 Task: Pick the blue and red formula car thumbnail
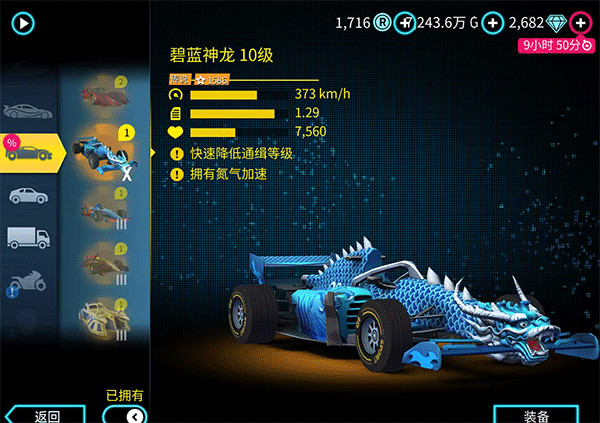point(105,210)
